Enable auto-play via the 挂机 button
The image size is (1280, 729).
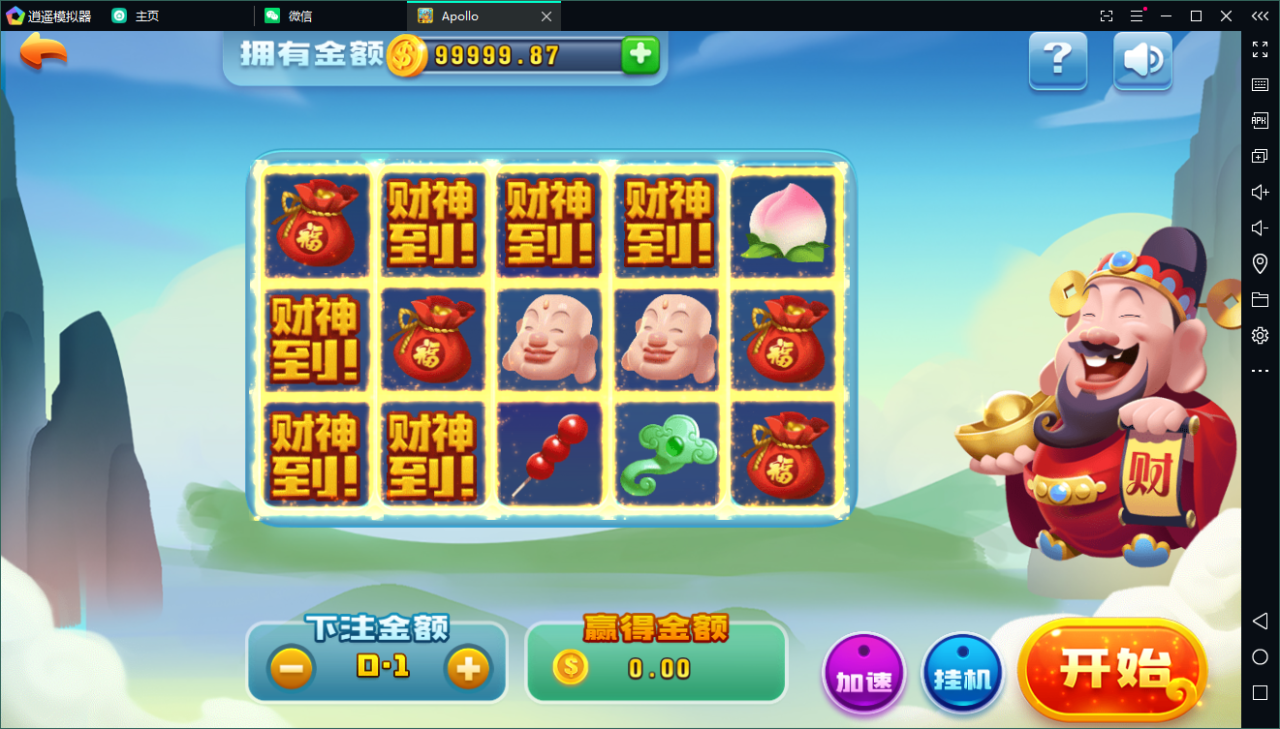961,674
